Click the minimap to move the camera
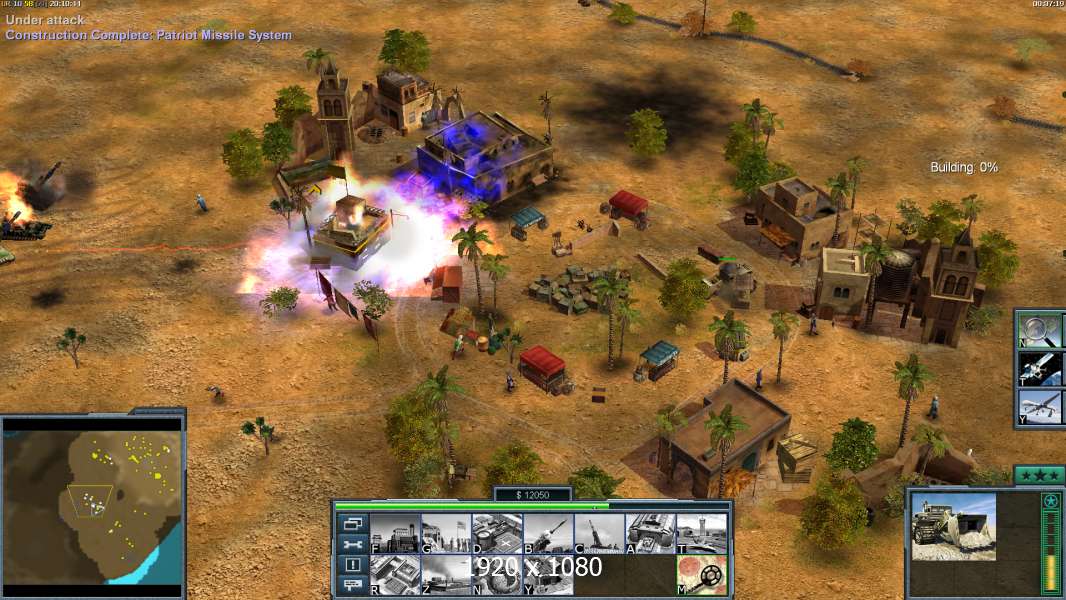The height and width of the screenshot is (600, 1066). pyautogui.click(x=93, y=502)
